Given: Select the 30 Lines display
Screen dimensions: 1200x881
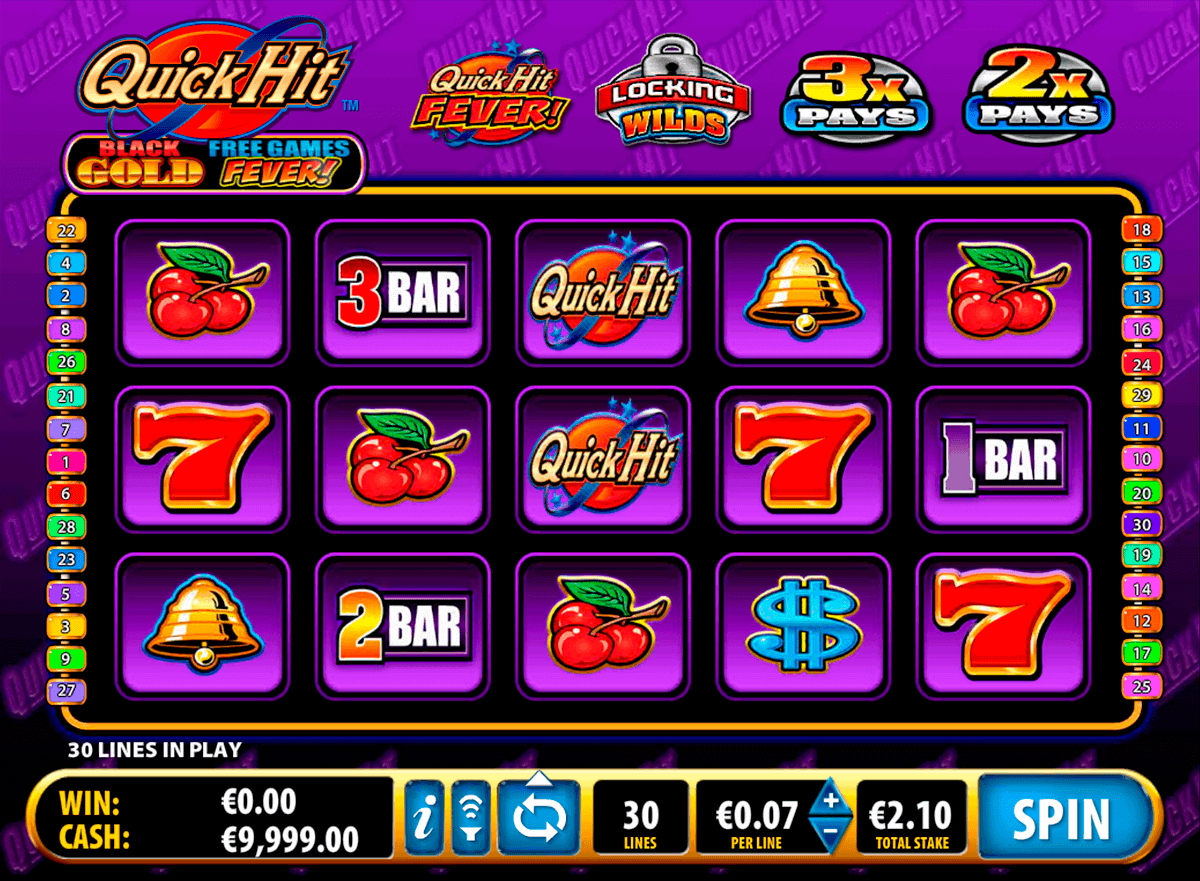Looking at the screenshot, I should pos(640,819).
